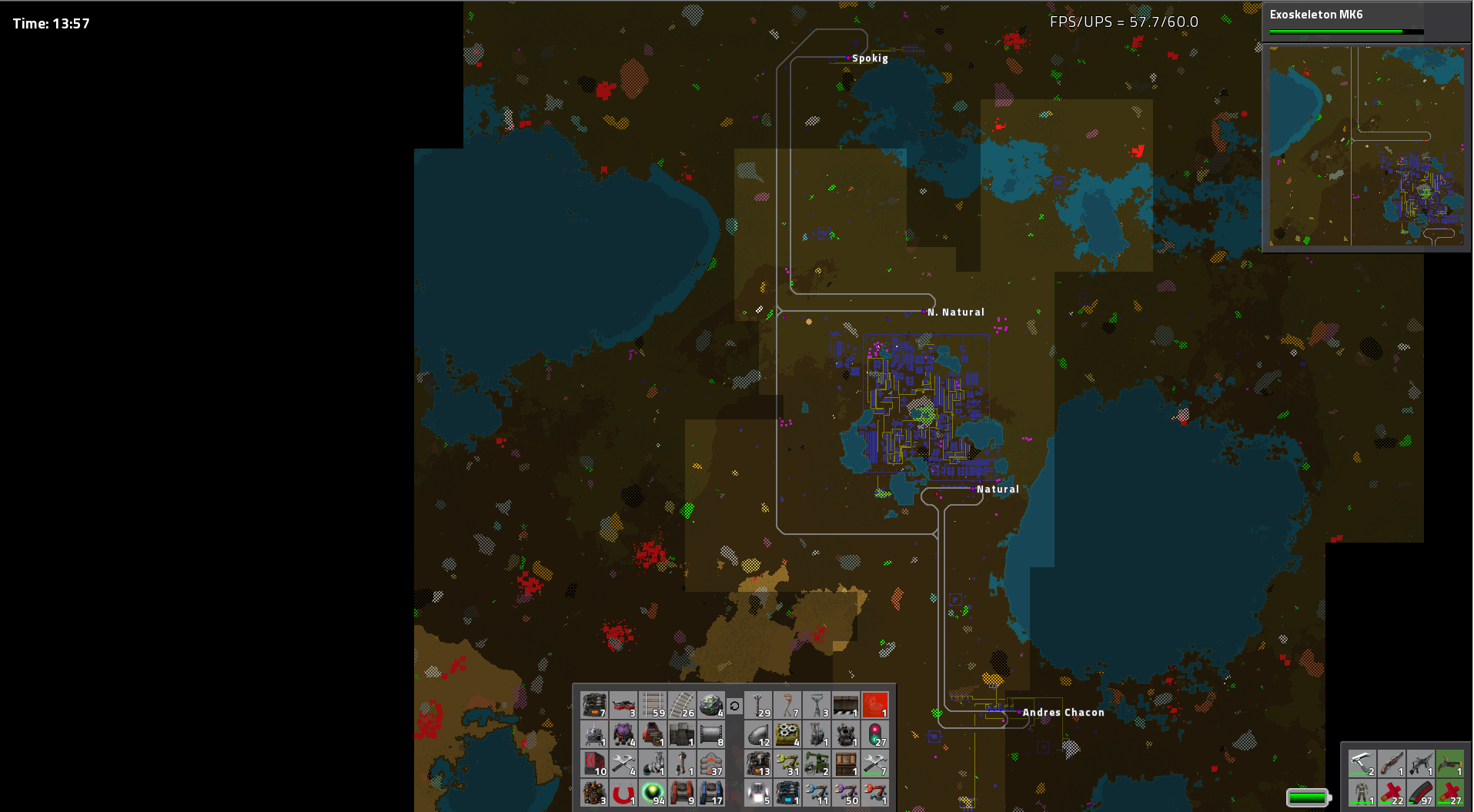Select the red and green rail signal
Image resolution: width=1474 pixels, height=812 pixels.
(x=875, y=734)
